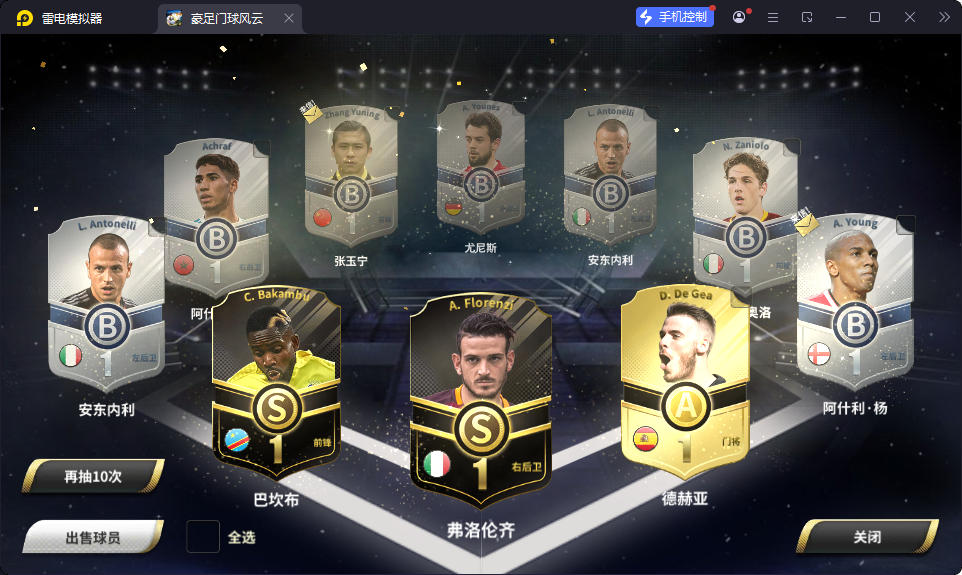Close the results with the 关闭 button
The image size is (962, 575).
pos(866,537)
